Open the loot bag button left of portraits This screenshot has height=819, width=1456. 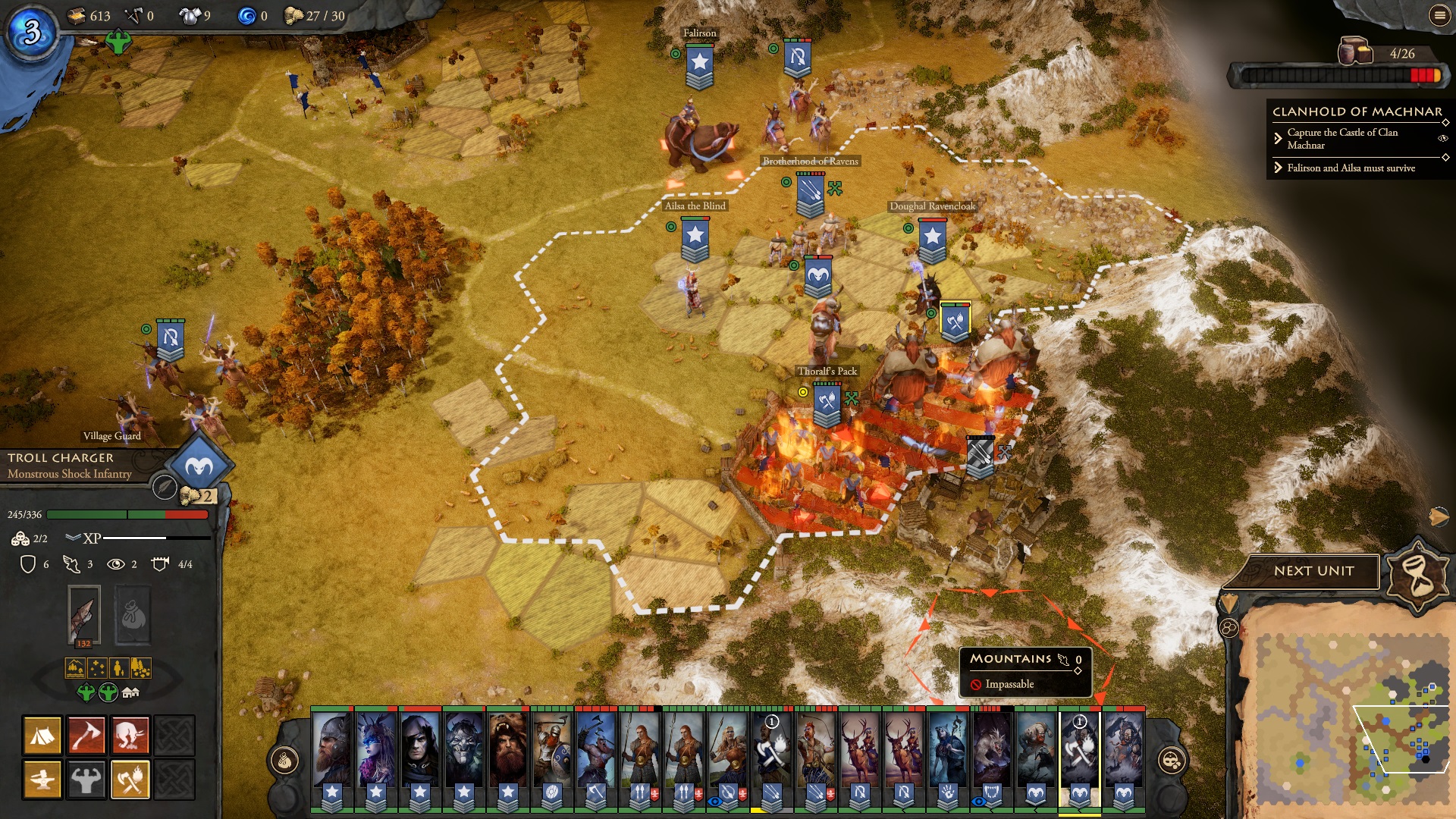[285, 760]
